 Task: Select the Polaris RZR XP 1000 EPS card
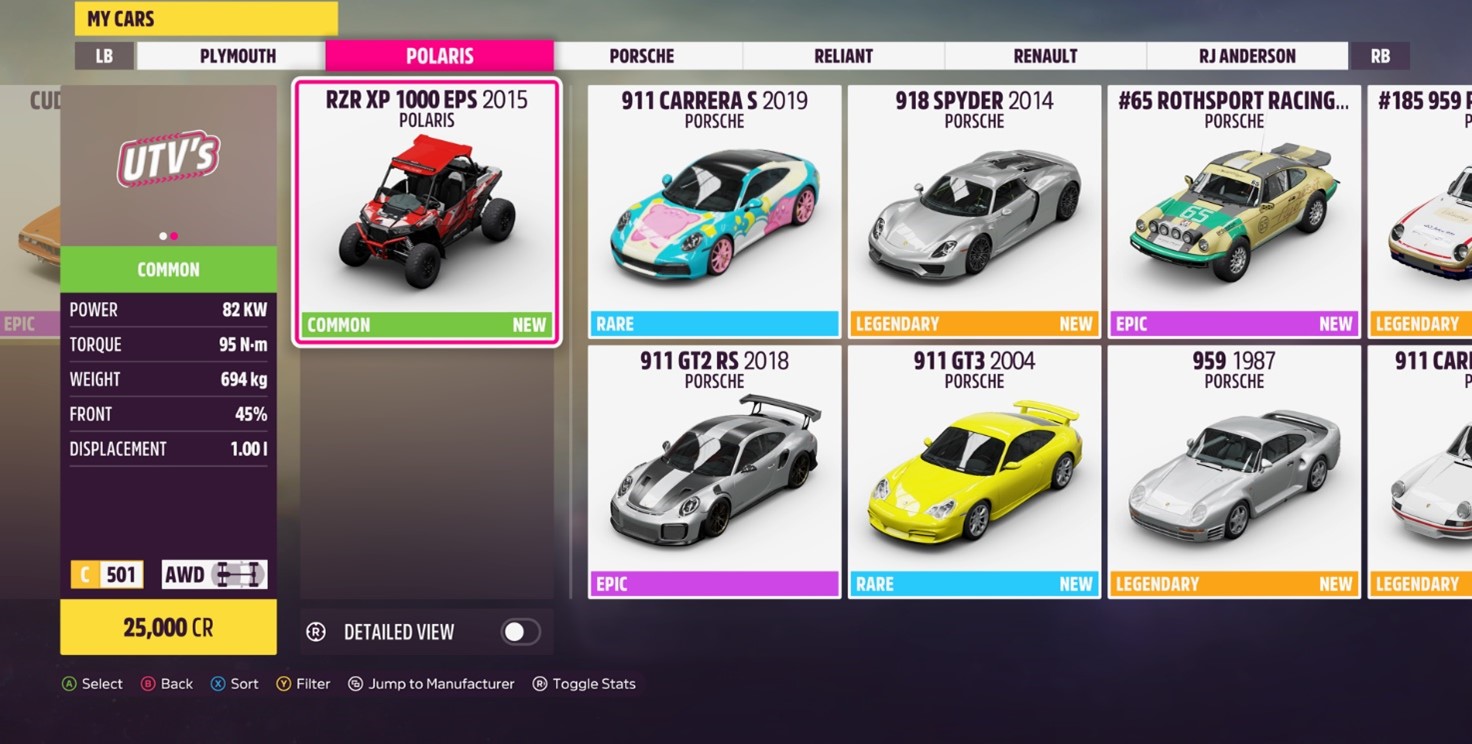click(x=427, y=213)
